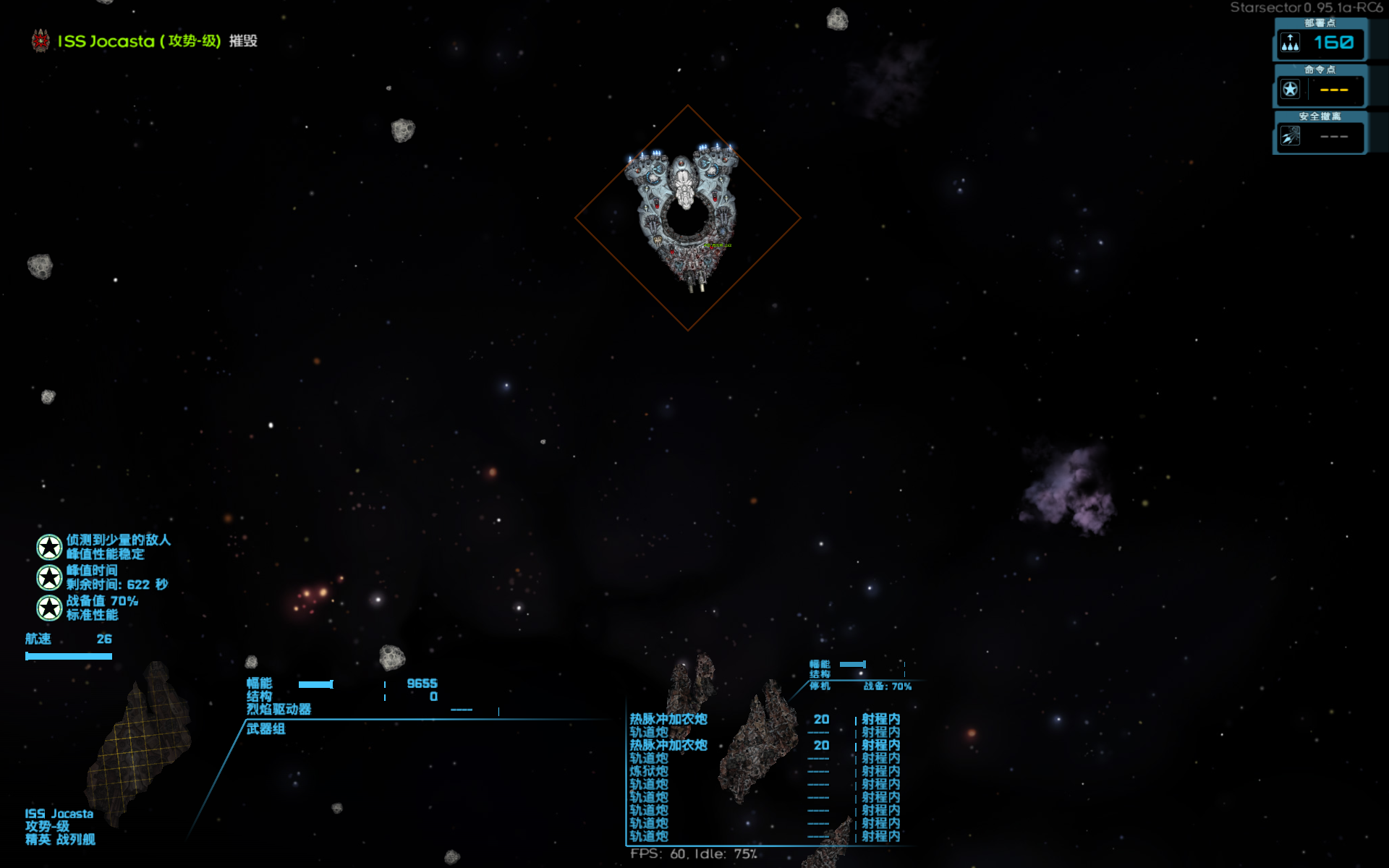Open the command points star icon

(x=1290, y=90)
